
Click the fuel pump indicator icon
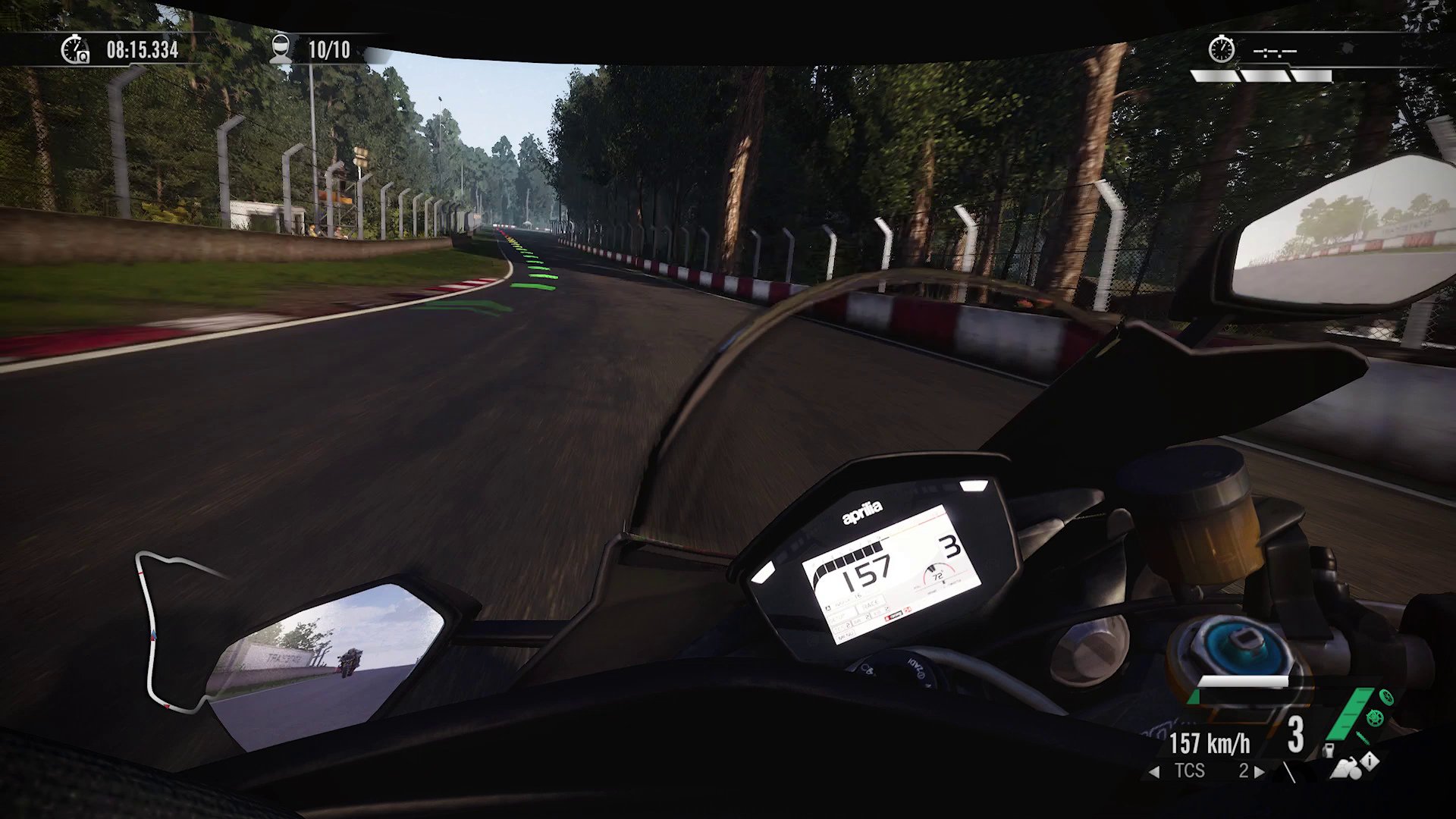pos(1329,752)
